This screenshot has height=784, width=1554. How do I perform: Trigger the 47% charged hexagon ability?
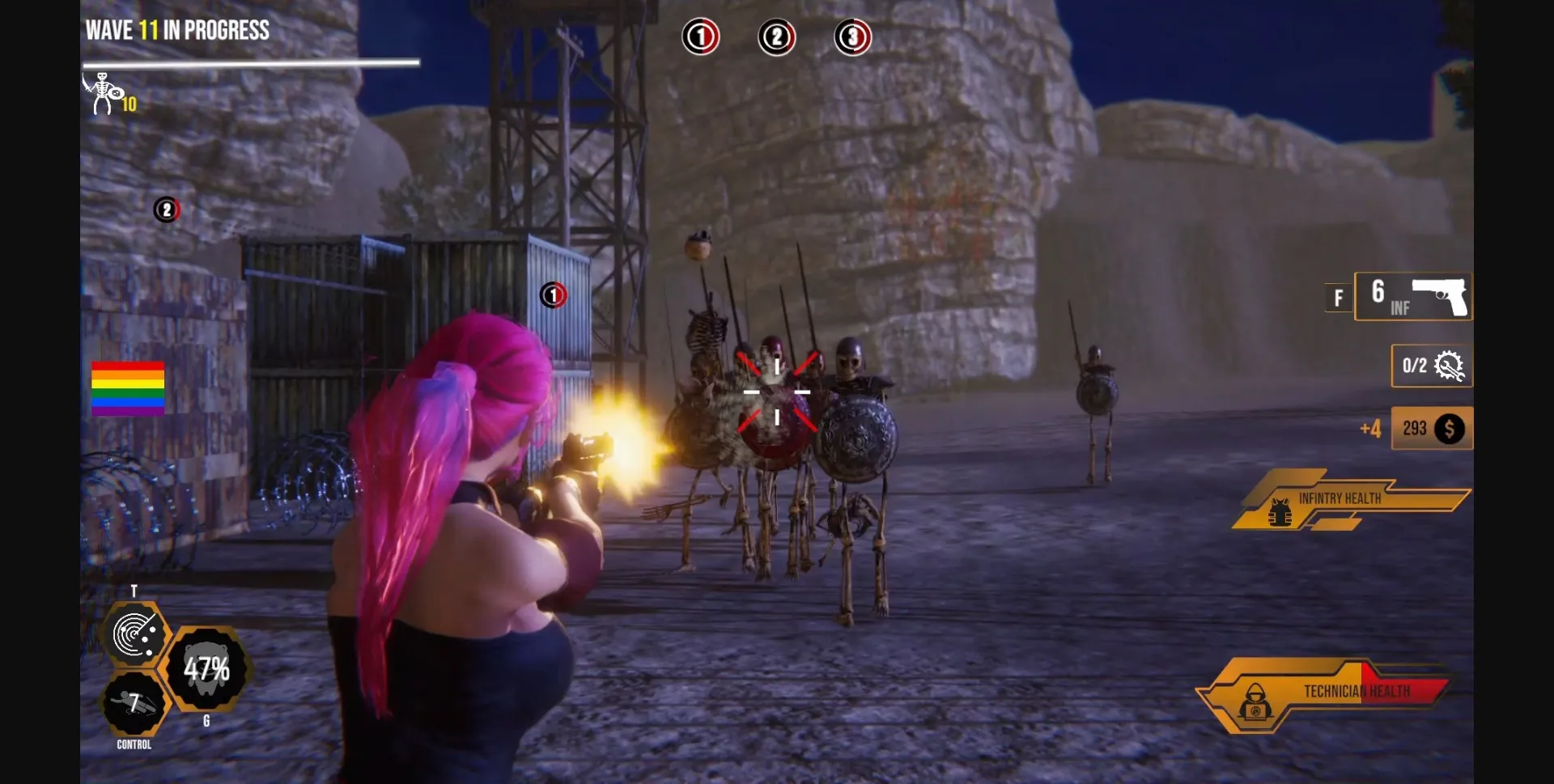click(x=206, y=669)
